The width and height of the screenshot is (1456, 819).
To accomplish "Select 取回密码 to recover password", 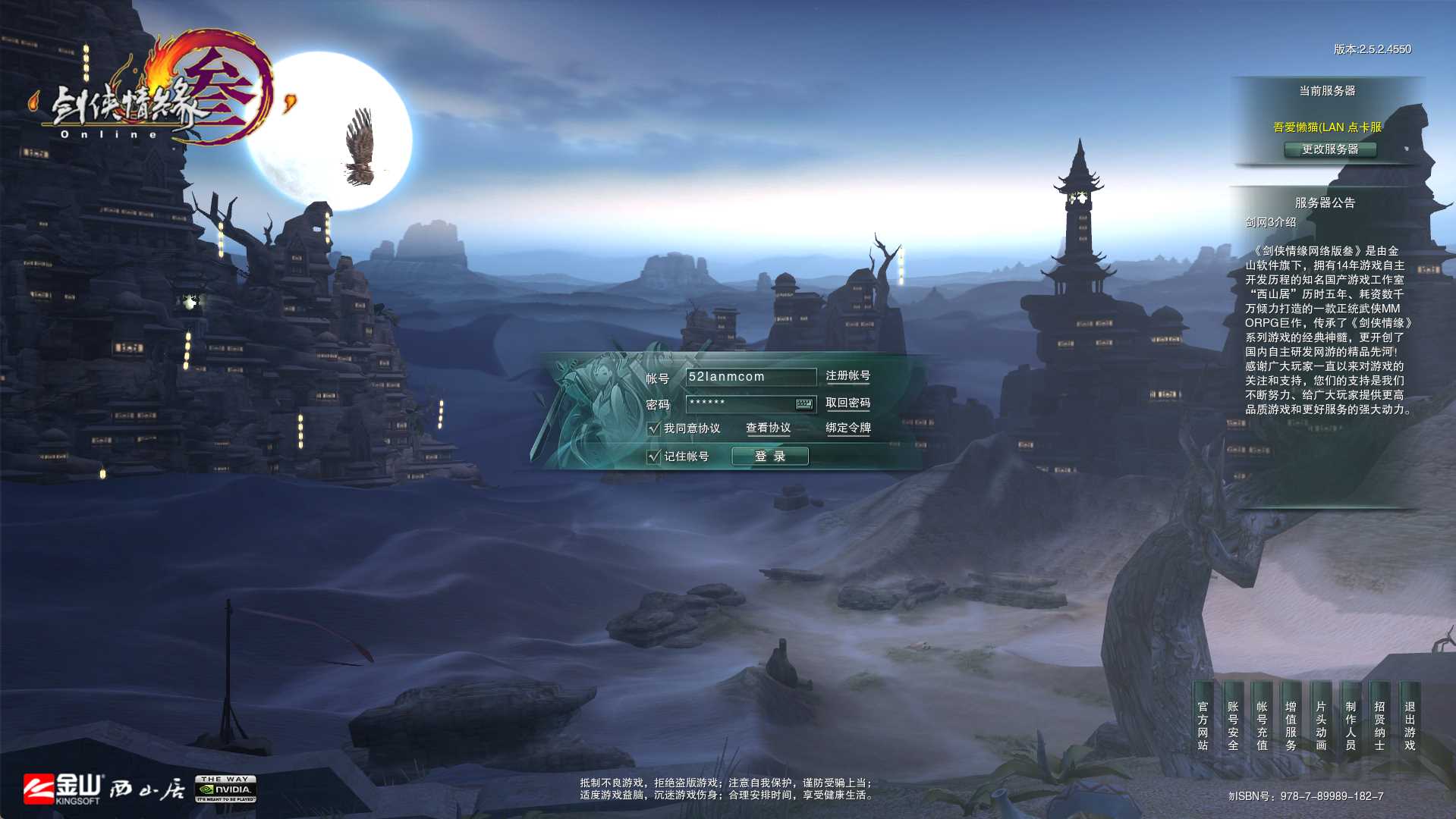I will pyautogui.click(x=847, y=403).
